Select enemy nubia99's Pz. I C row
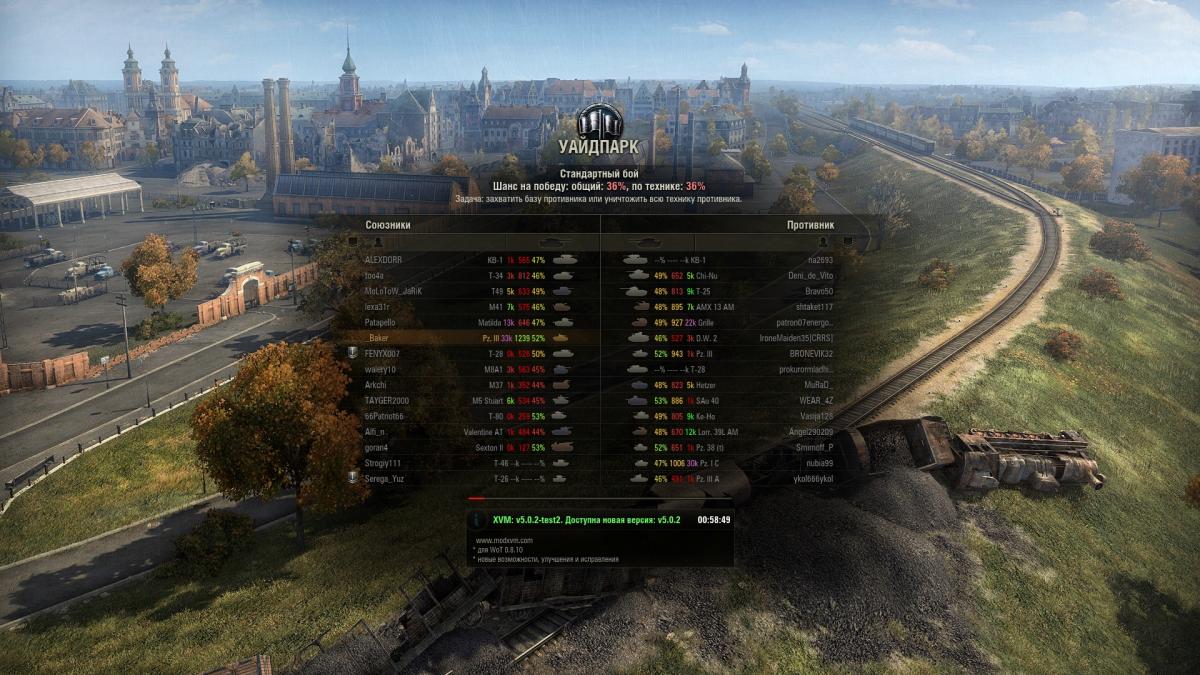The width and height of the screenshot is (1200, 675). point(730,463)
